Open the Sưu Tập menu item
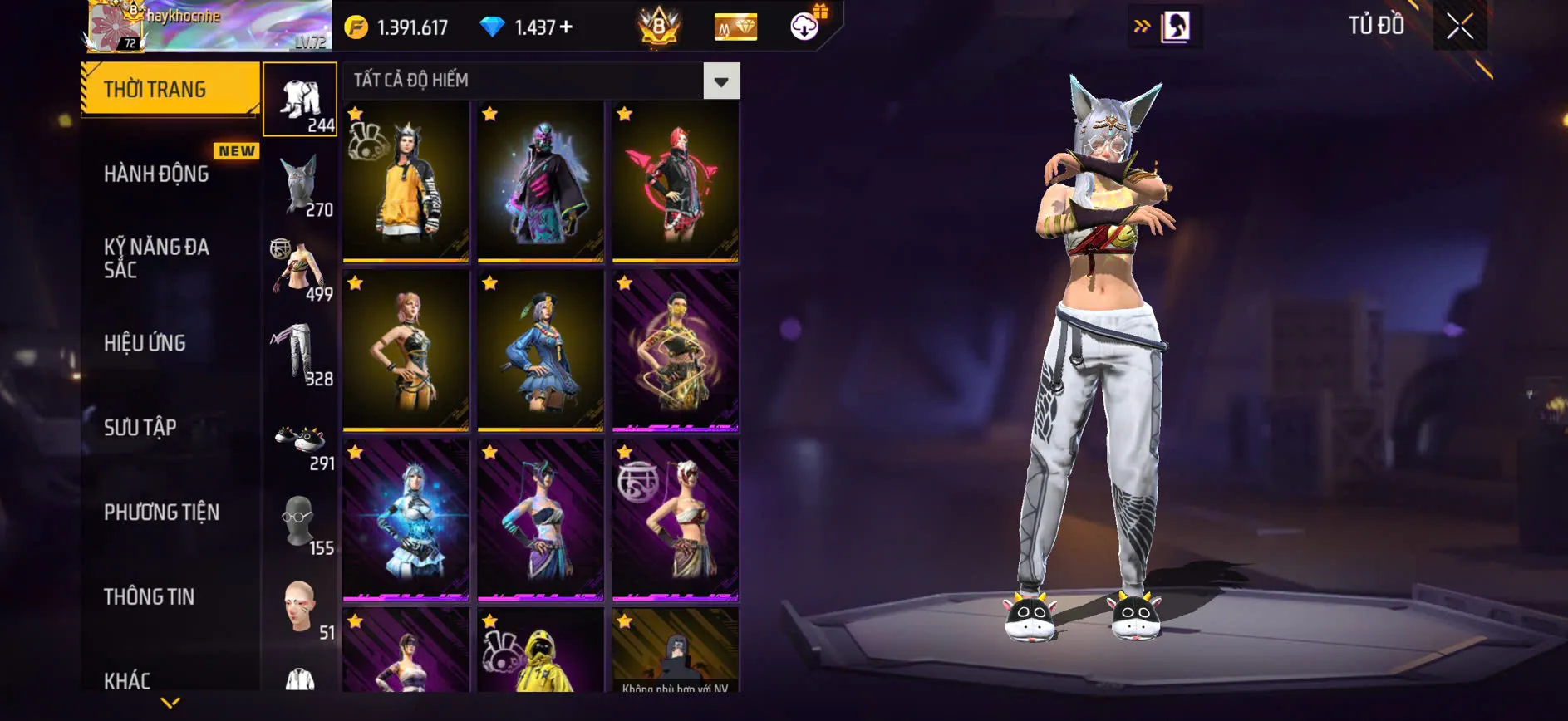 click(141, 427)
